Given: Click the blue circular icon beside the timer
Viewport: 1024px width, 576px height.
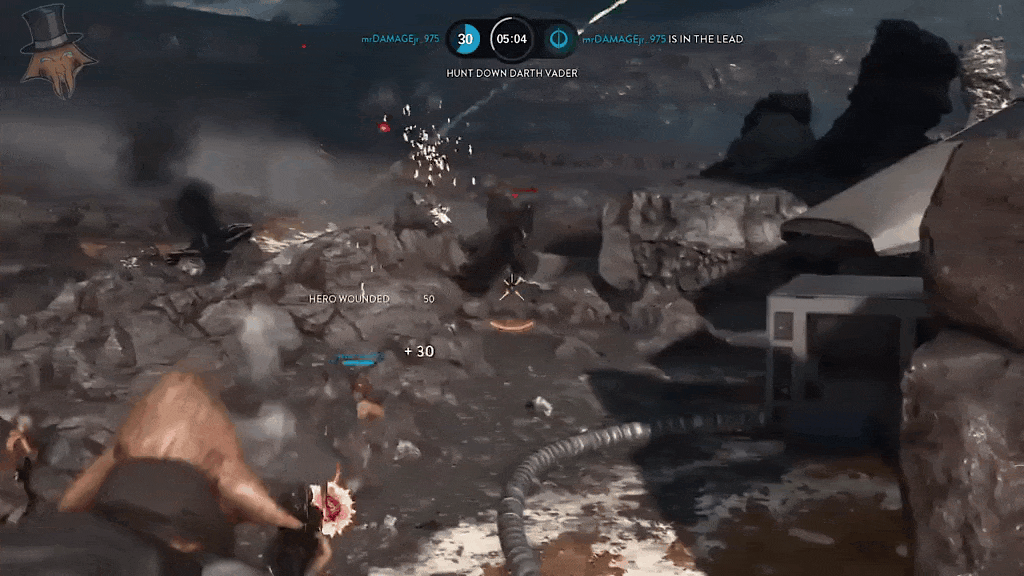Looking at the screenshot, I should (x=559, y=39).
